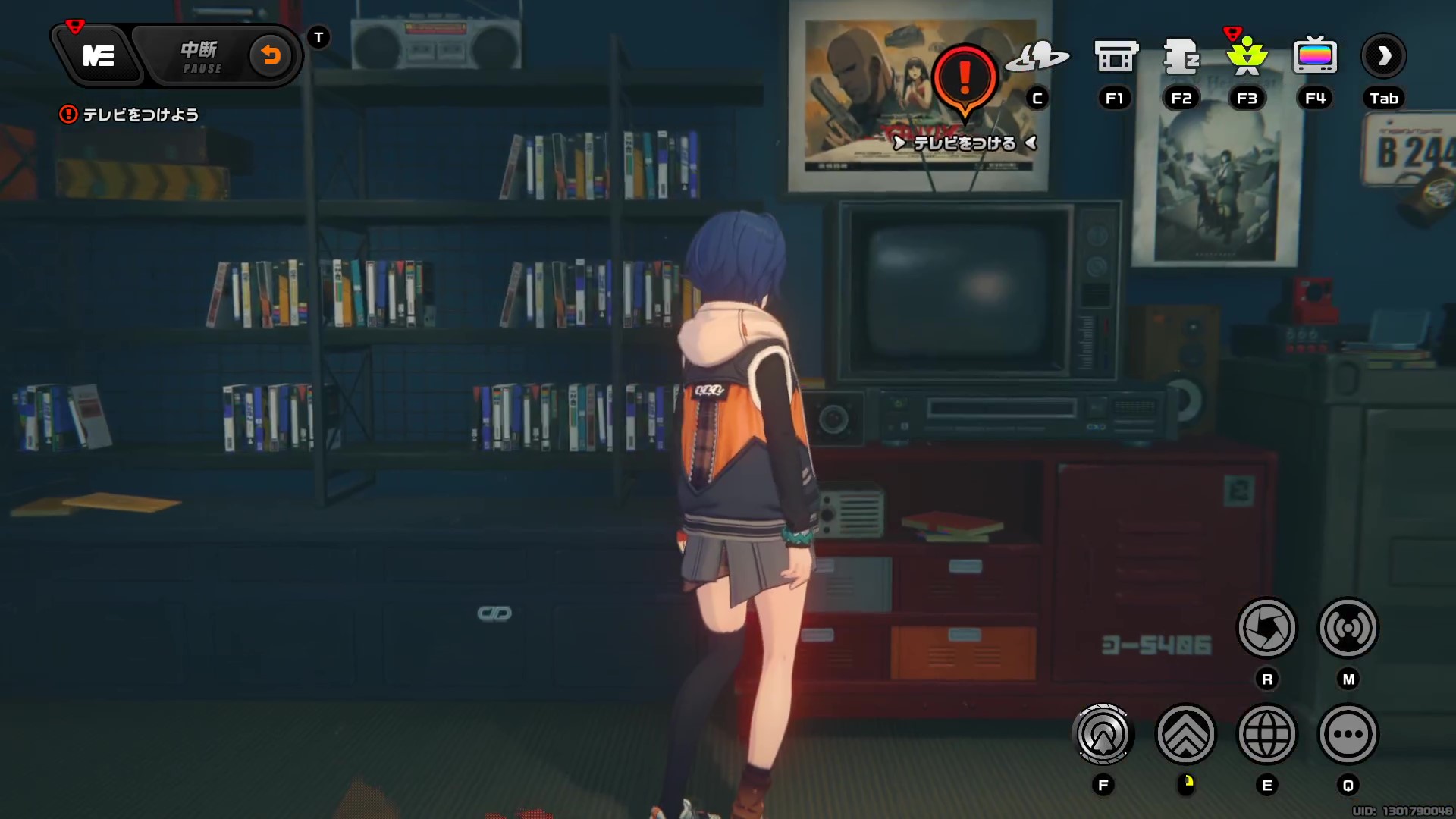Open the F4 rainbow TV mode icon
Image resolution: width=1456 pixels, height=819 pixels.
[1314, 55]
